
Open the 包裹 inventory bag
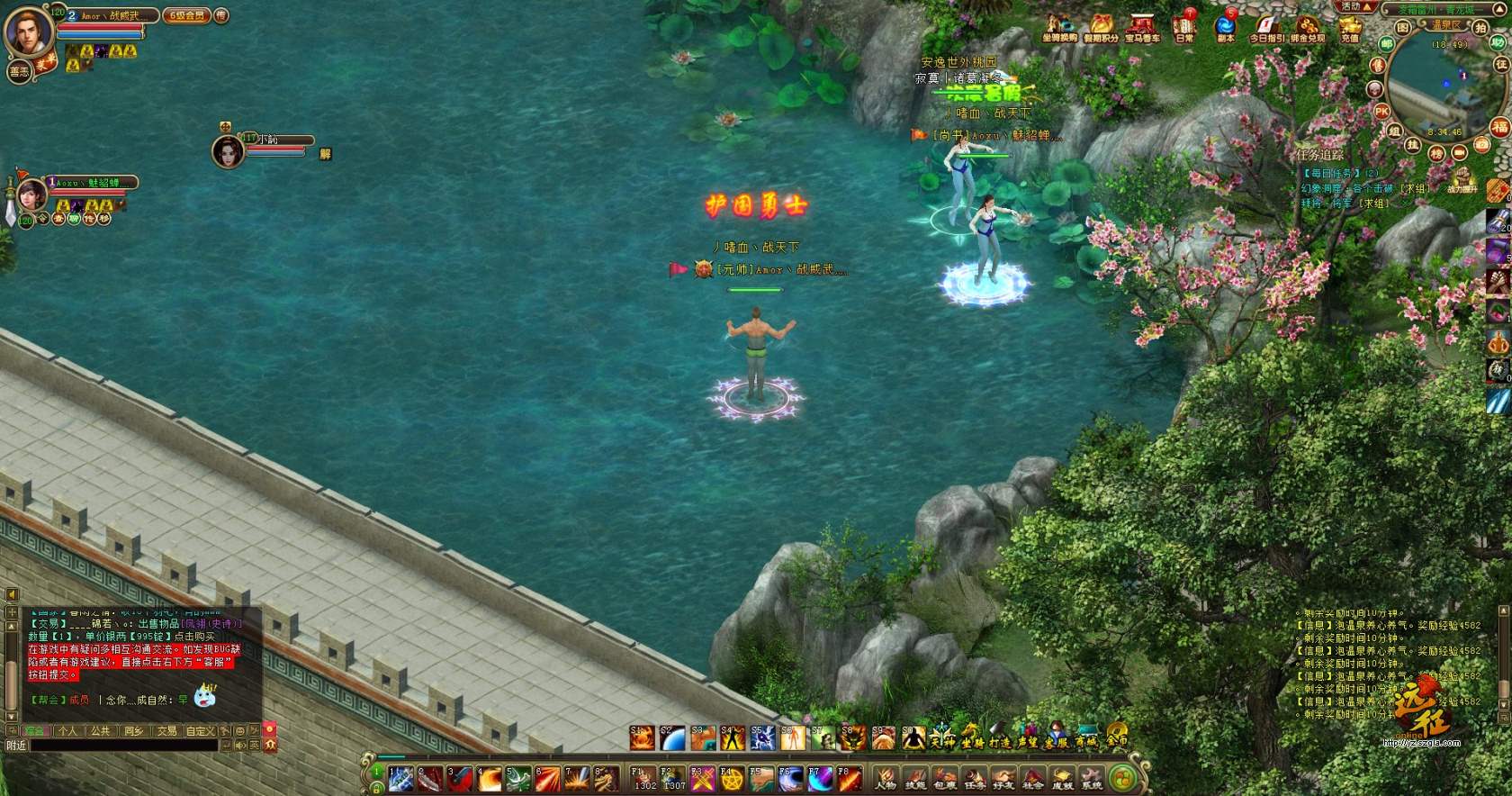pyautogui.click(x=945, y=779)
